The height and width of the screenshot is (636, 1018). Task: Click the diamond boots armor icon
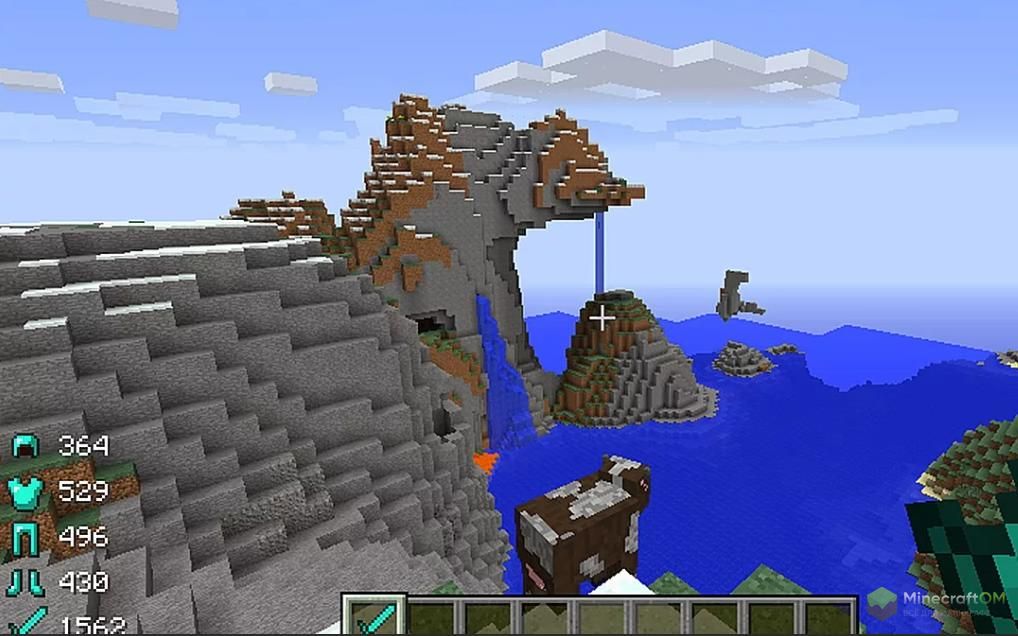click(x=26, y=581)
